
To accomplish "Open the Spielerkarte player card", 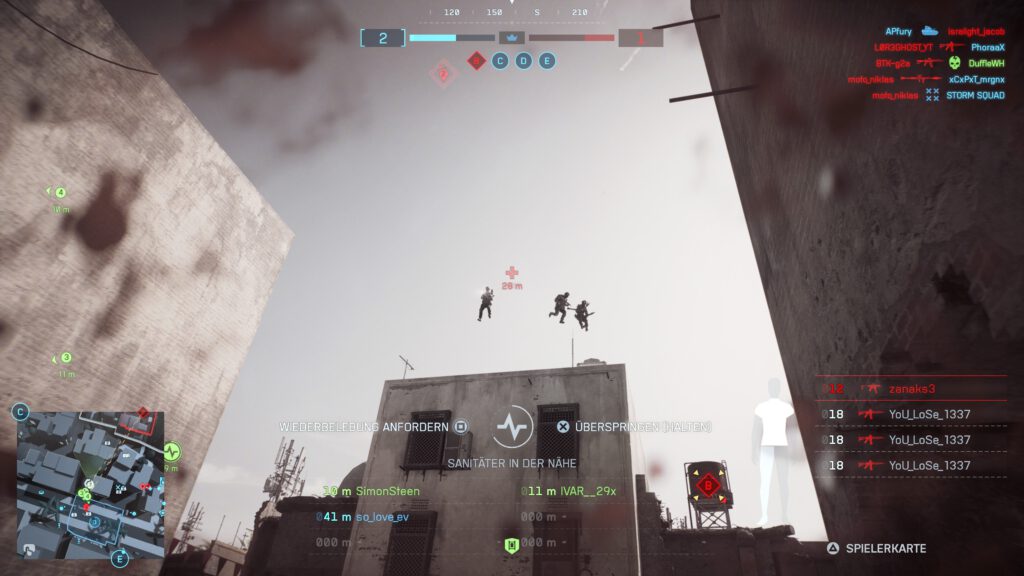I will tap(877, 548).
